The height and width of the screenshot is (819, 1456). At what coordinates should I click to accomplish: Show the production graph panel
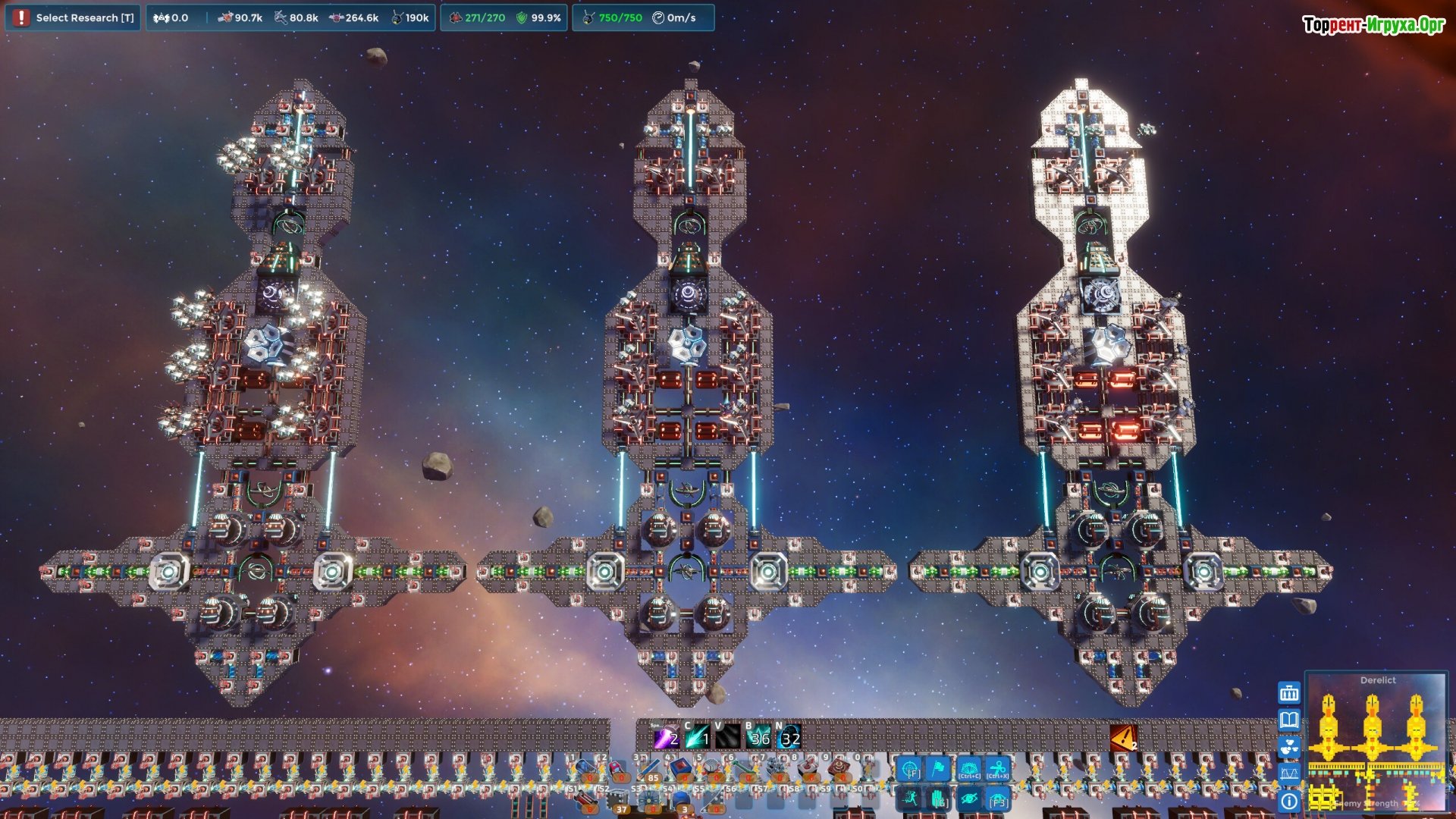coord(1289,773)
